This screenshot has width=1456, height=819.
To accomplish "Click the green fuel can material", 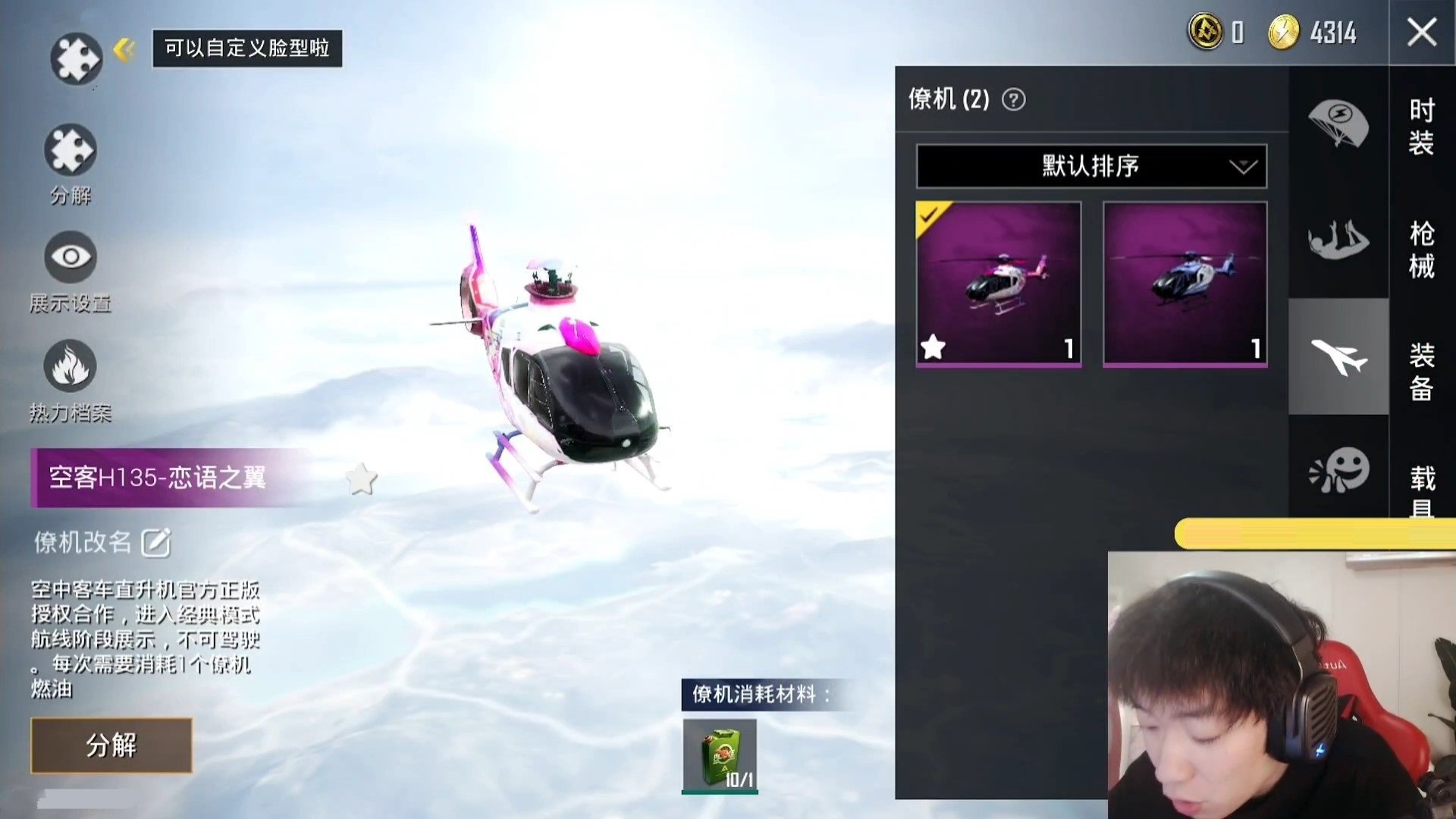I will tap(720, 756).
